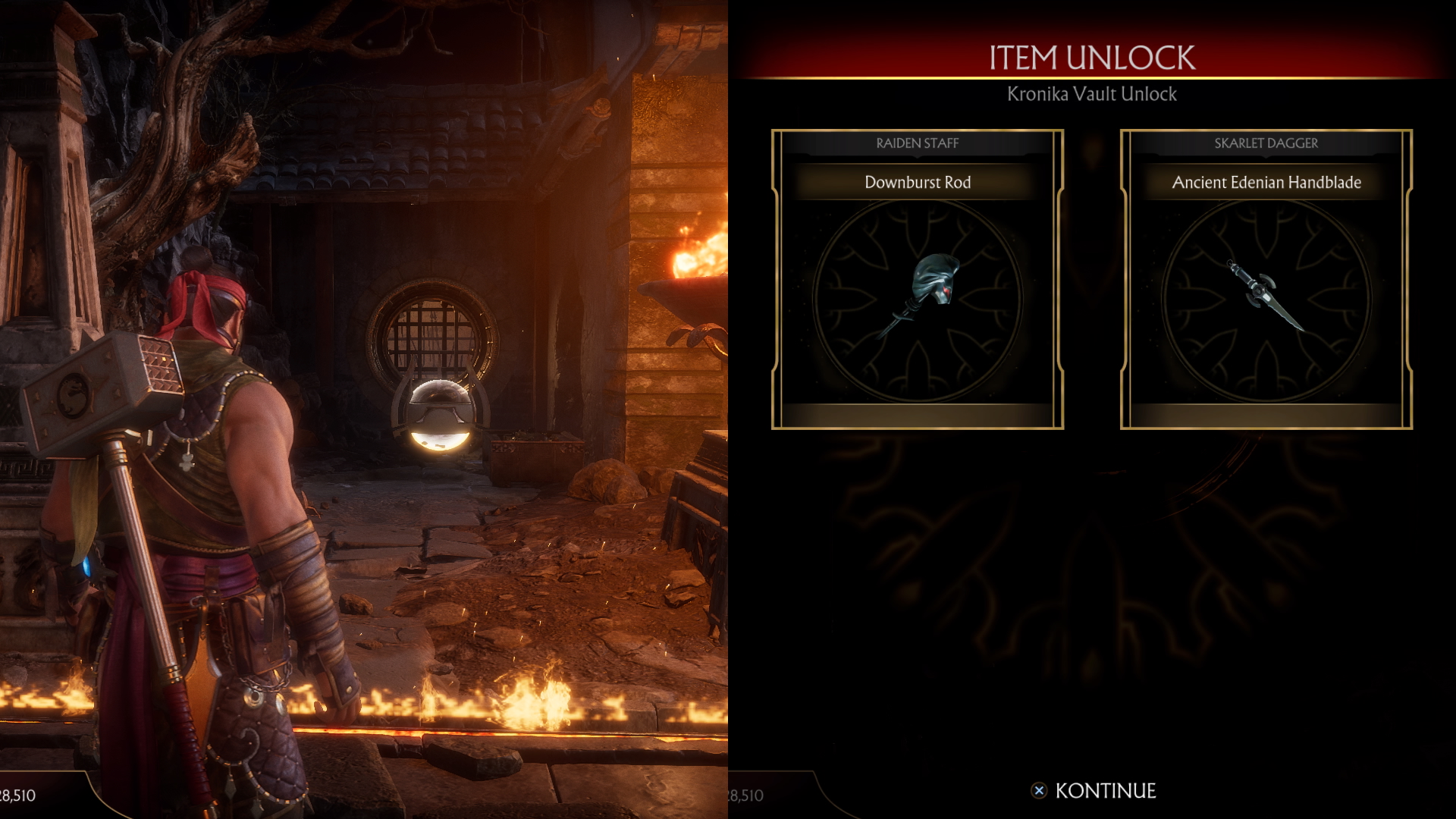Click the ITEM UNLOCK title banner
Screen dimensions: 1456x819
click(x=1092, y=55)
